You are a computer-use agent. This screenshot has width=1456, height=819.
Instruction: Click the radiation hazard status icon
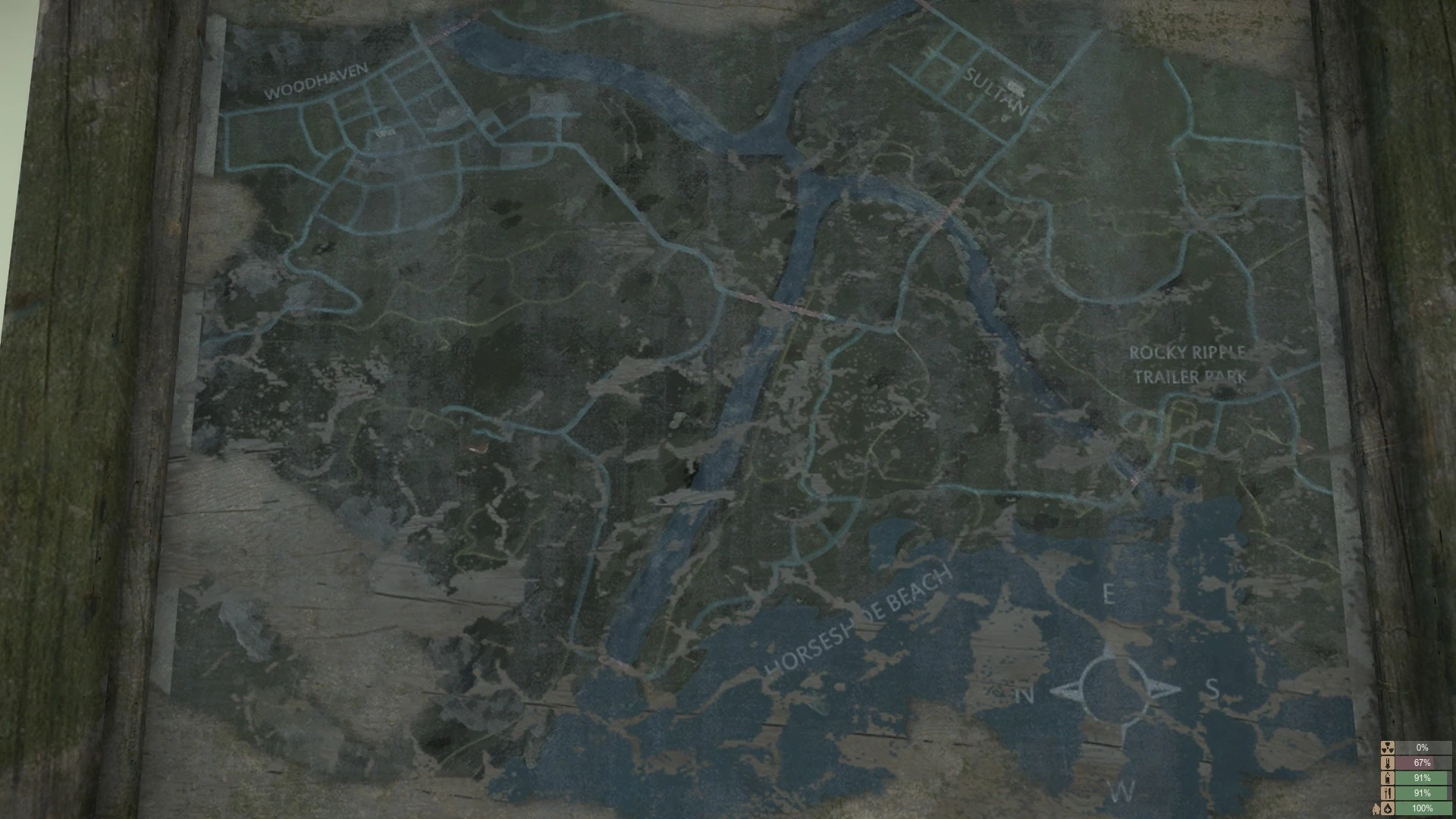tap(1387, 748)
